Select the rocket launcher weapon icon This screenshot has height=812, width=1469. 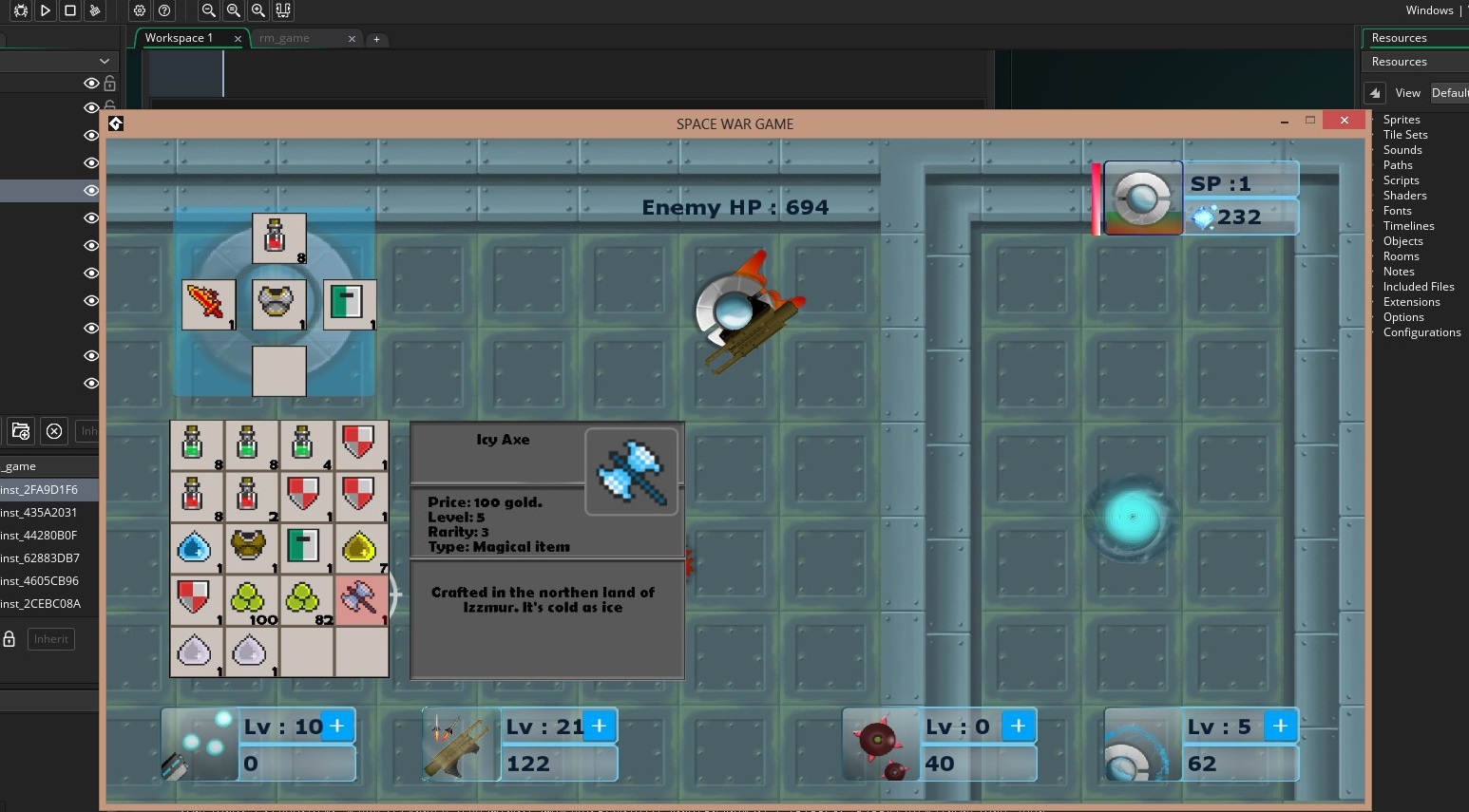tap(461, 746)
